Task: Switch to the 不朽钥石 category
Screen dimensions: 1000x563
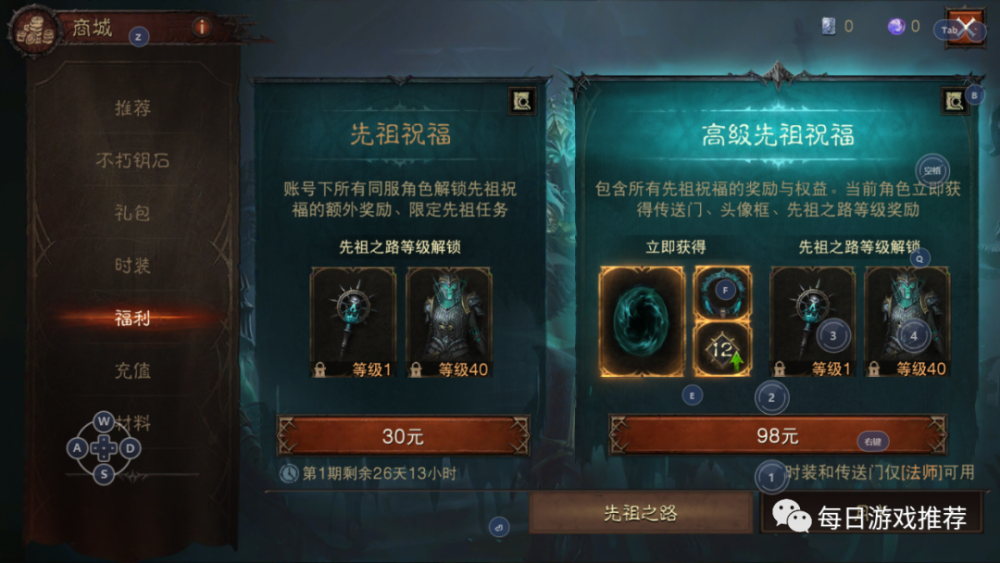Action: pos(133,160)
